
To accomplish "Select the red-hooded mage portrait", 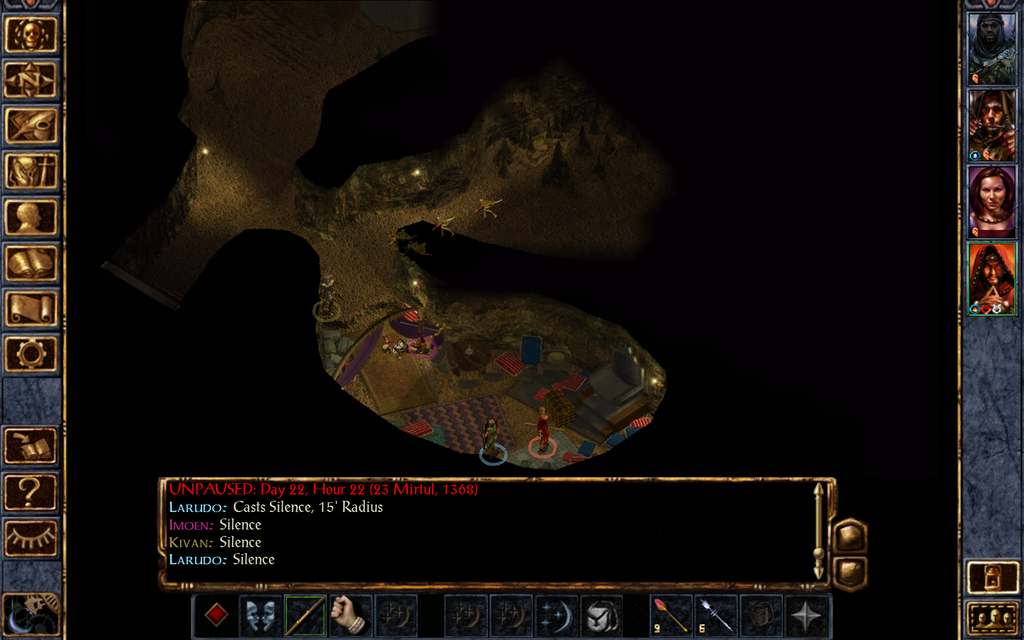I will click(x=991, y=278).
